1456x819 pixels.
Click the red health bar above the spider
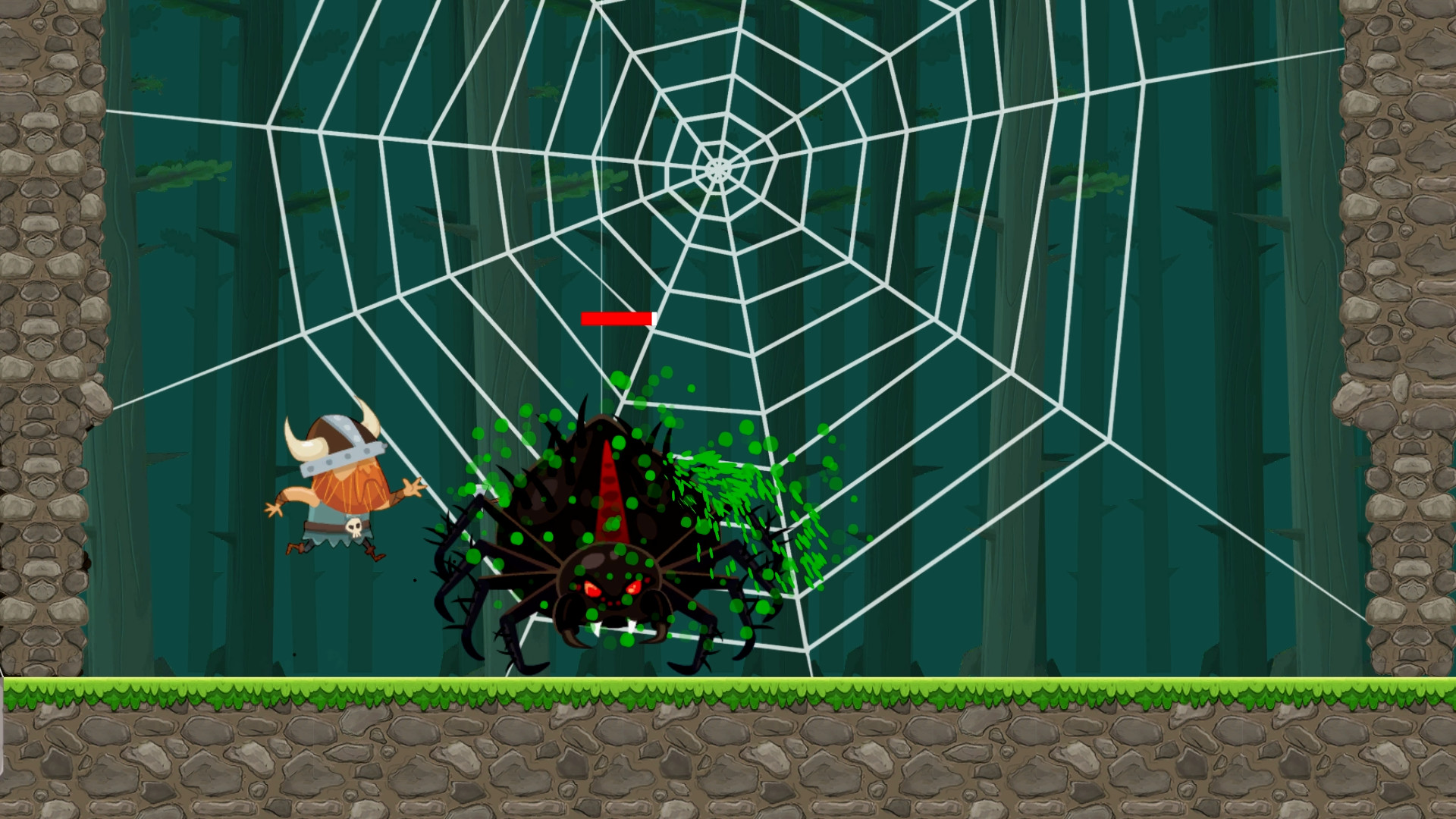coord(617,318)
